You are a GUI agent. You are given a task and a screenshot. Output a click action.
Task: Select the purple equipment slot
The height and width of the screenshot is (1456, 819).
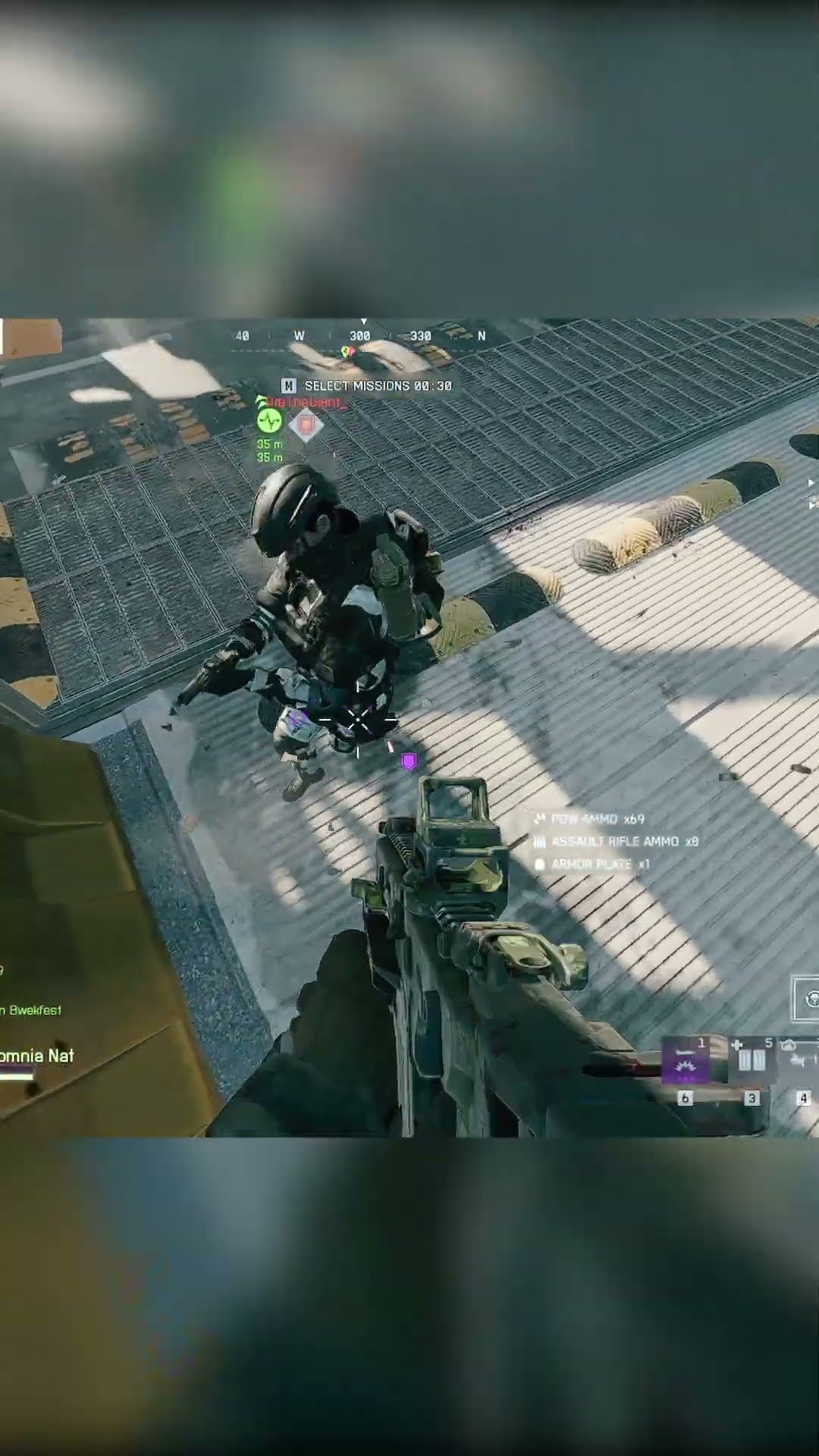tap(686, 1060)
